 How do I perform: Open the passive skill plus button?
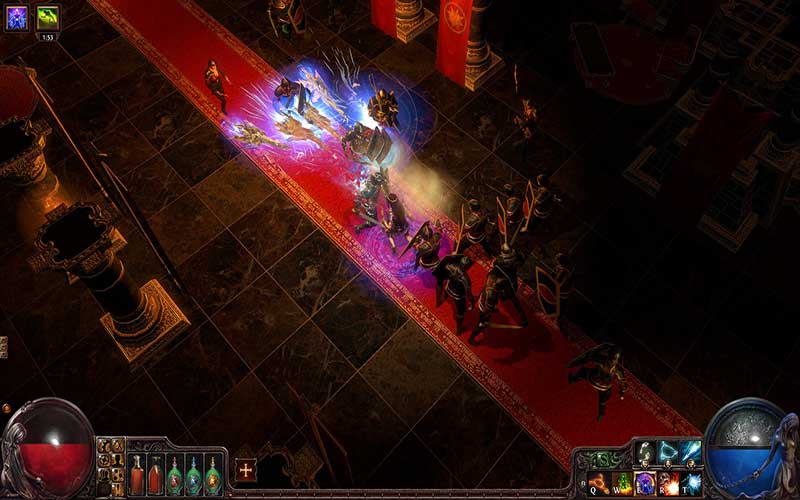(246, 469)
